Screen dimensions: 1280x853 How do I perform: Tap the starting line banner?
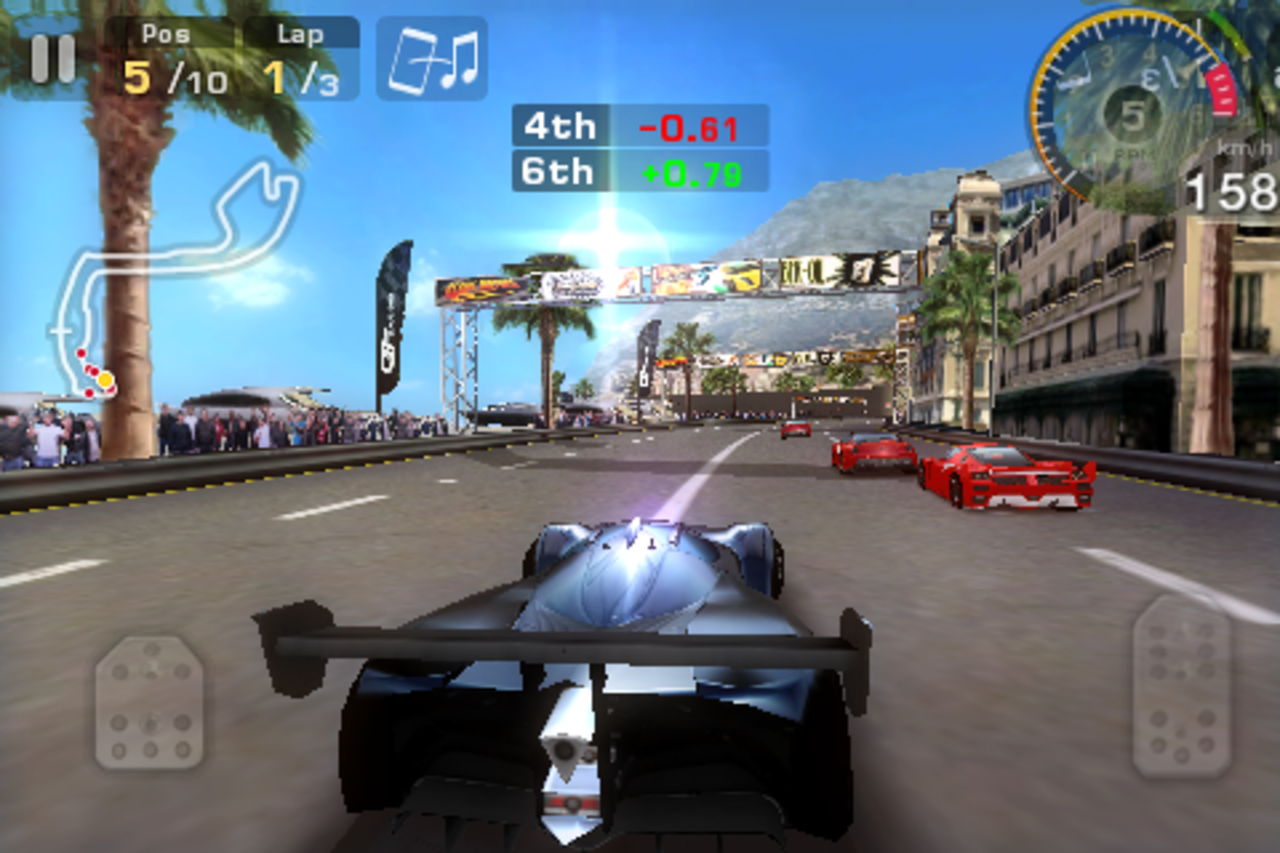[x=640, y=280]
